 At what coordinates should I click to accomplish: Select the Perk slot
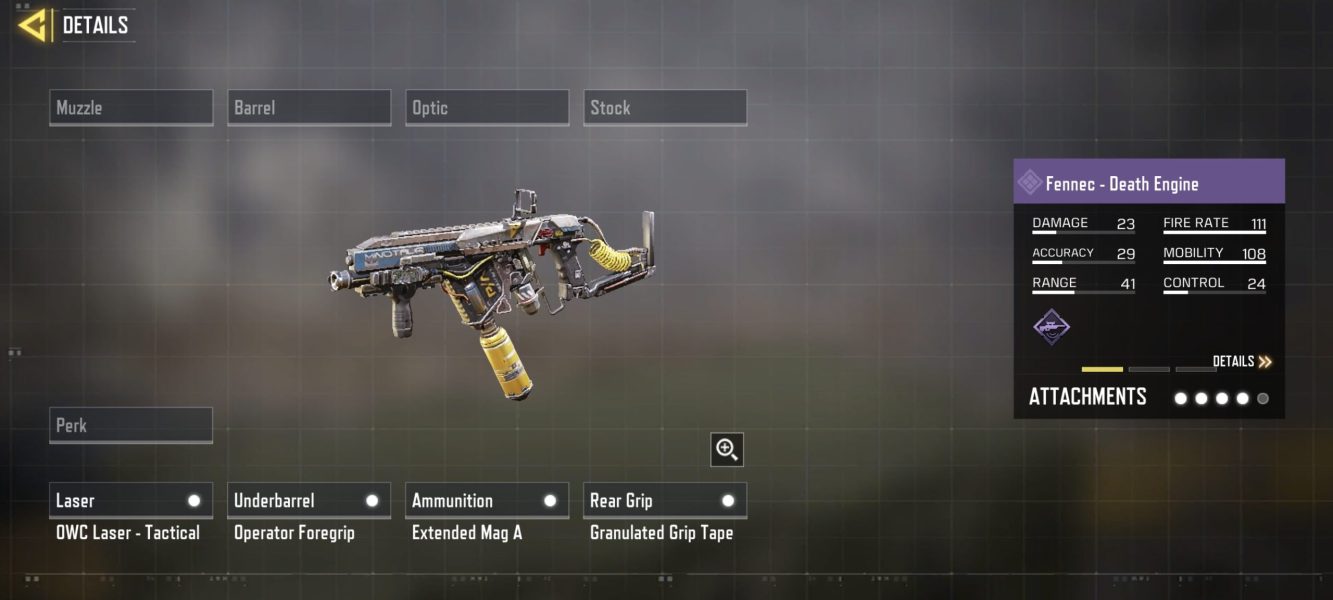pos(131,425)
